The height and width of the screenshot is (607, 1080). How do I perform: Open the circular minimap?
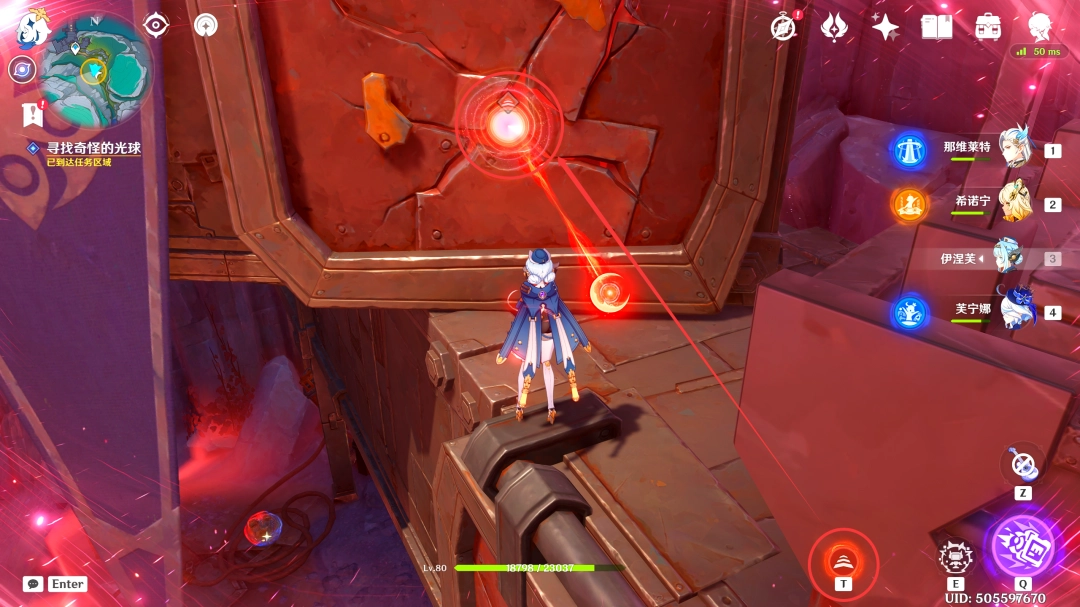[94, 69]
